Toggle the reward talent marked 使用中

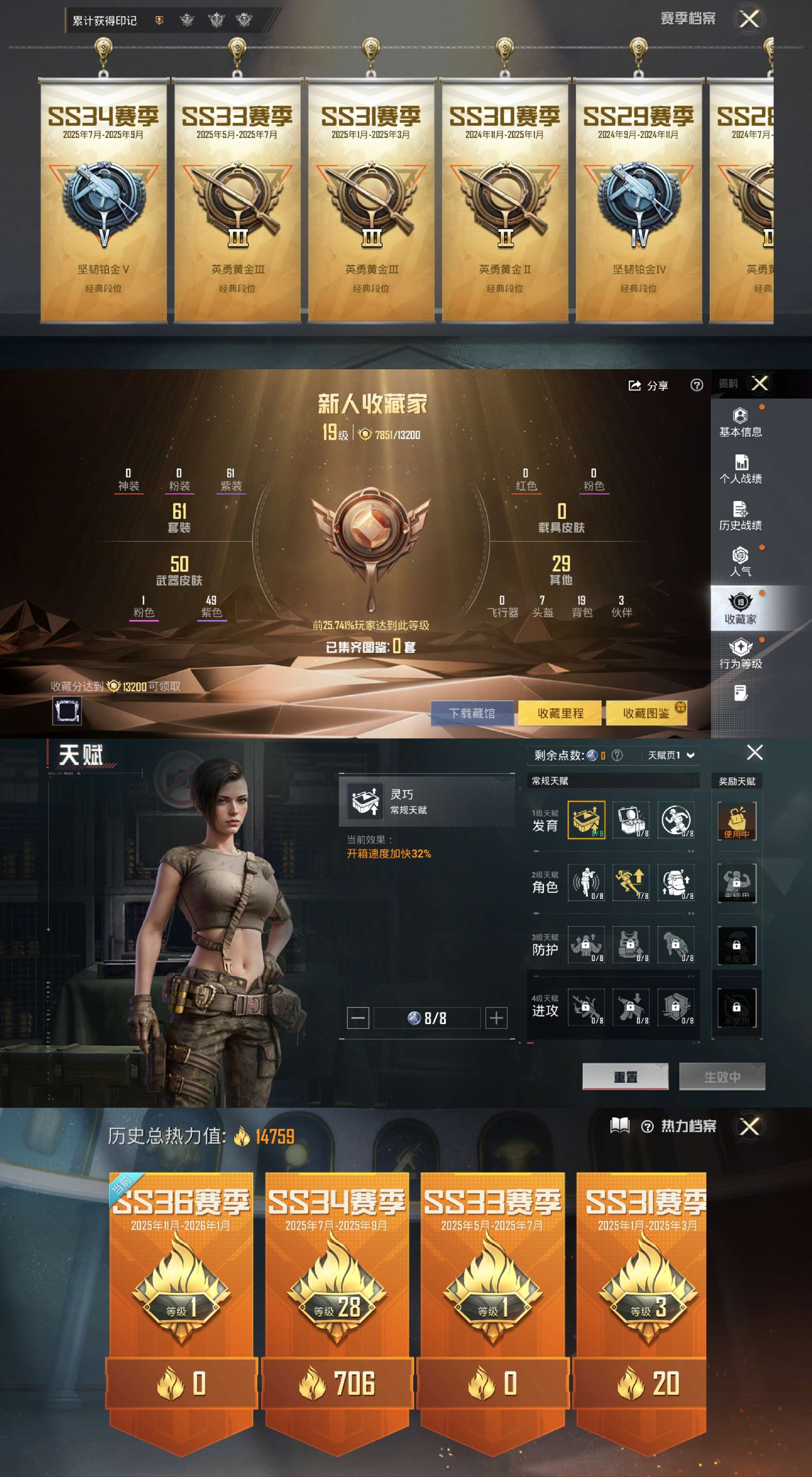click(737, 821)
